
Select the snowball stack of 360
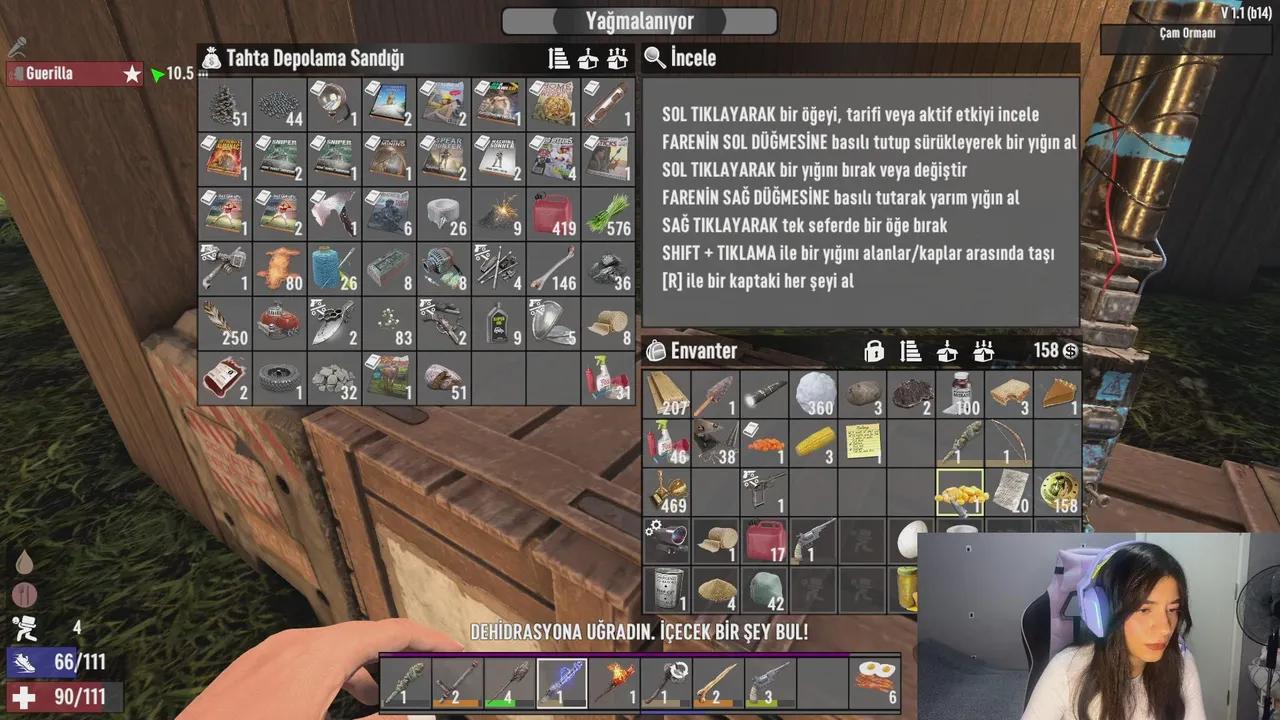(813, 394)
